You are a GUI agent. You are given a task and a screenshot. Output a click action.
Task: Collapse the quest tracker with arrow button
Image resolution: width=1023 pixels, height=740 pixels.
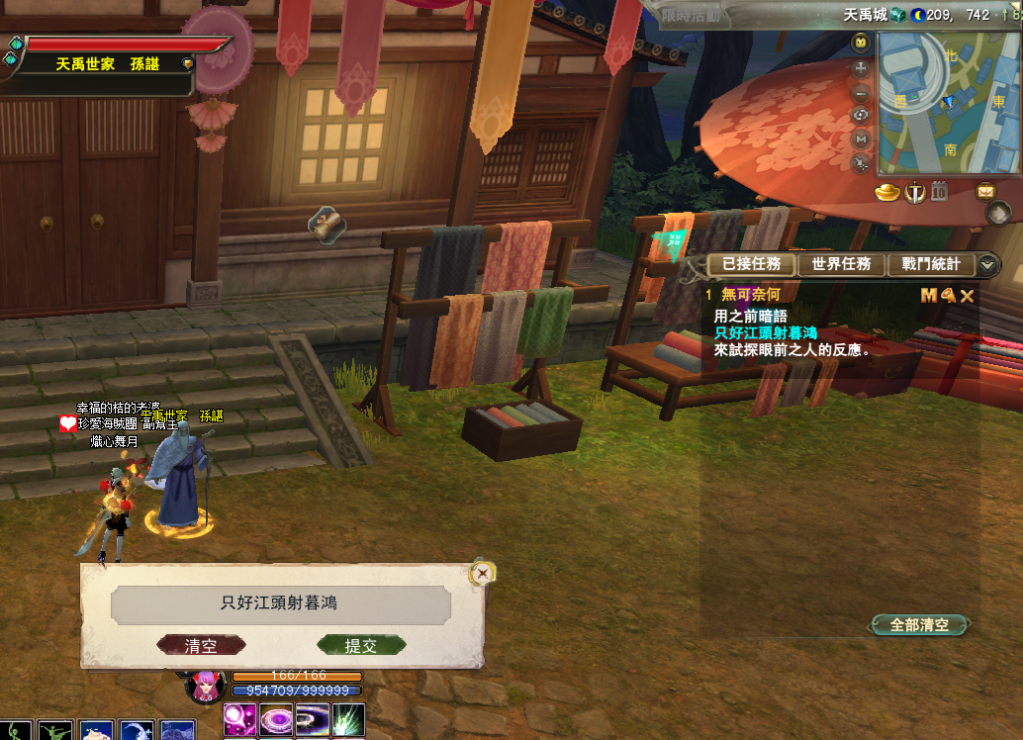coord(988,264)
